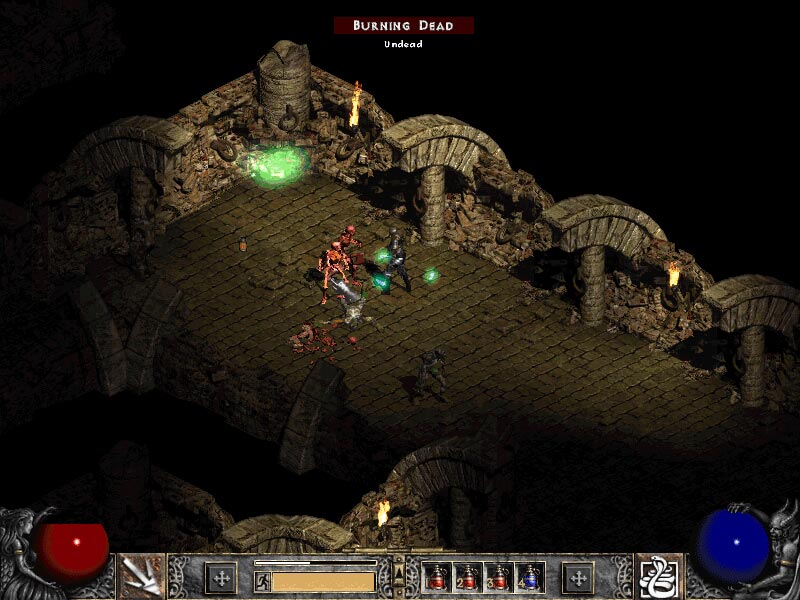Toggle the run/walk running figure button
The image size is (800, 600).
point(263,581)
